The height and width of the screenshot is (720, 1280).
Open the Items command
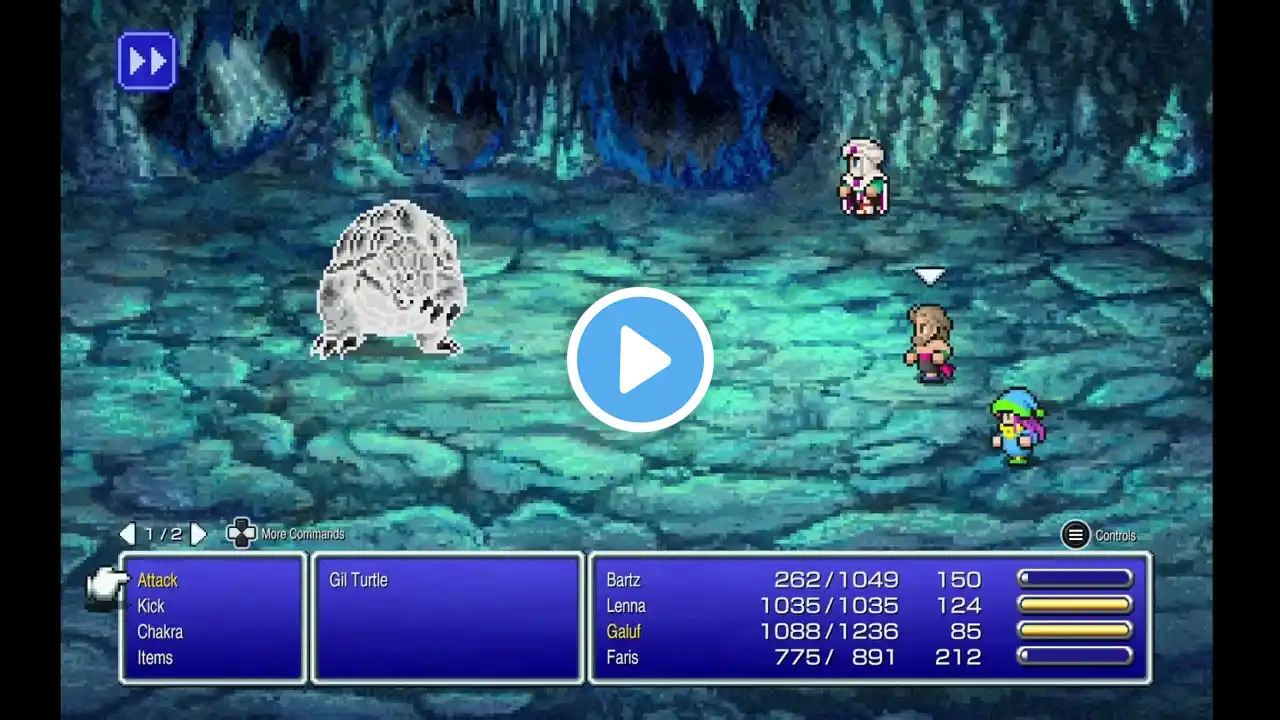(155, 658)
